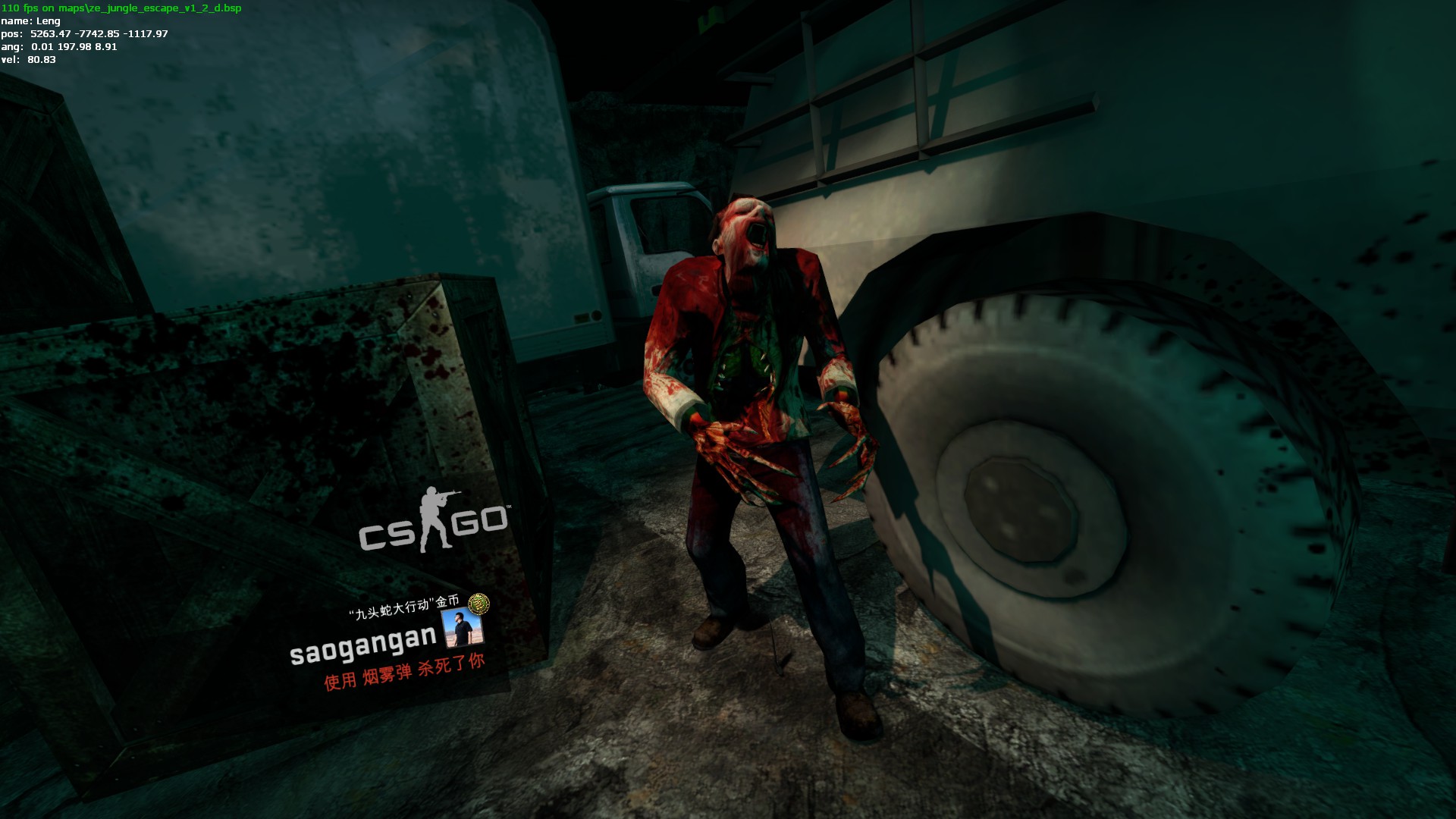Click the saogangan player name
The width and height of the screenshot is (1456, 819).
[x=363, y=645]
